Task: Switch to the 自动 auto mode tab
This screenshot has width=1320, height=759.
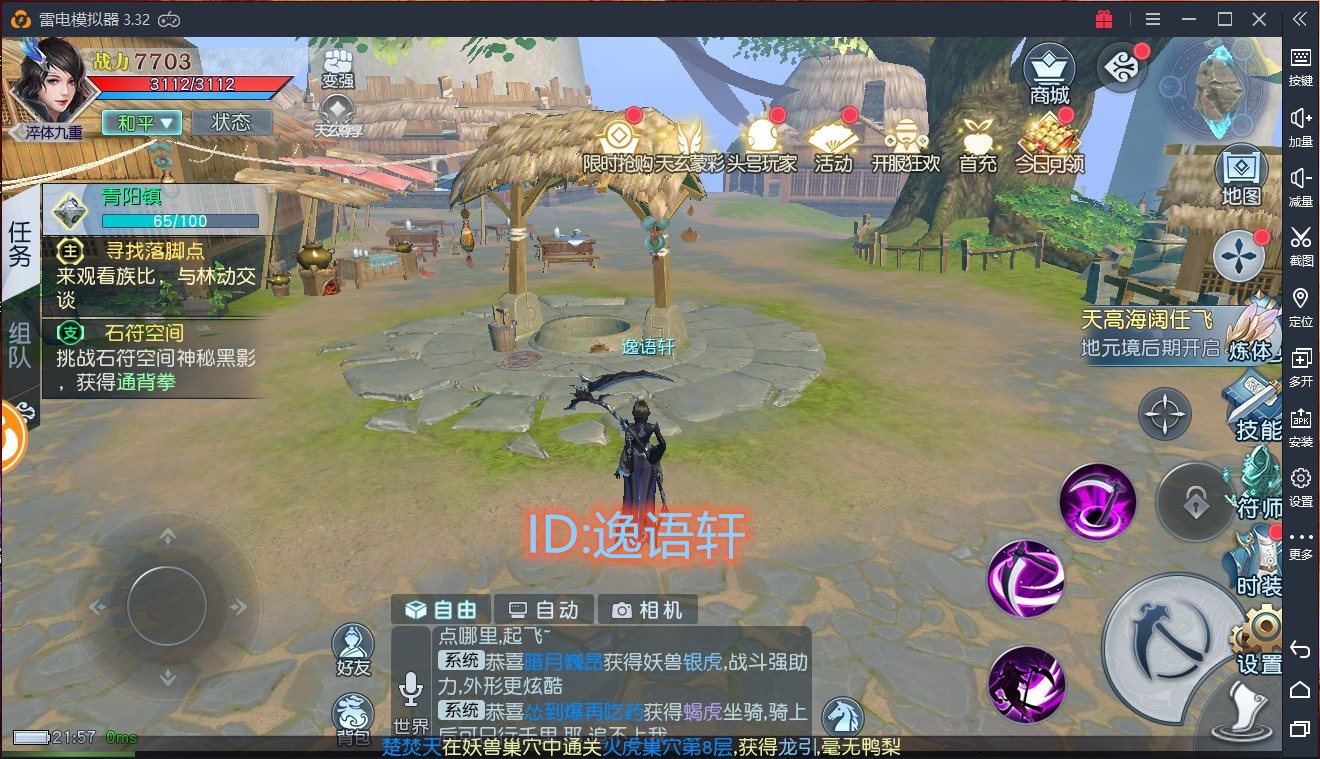Action: (x=545, y=609)
